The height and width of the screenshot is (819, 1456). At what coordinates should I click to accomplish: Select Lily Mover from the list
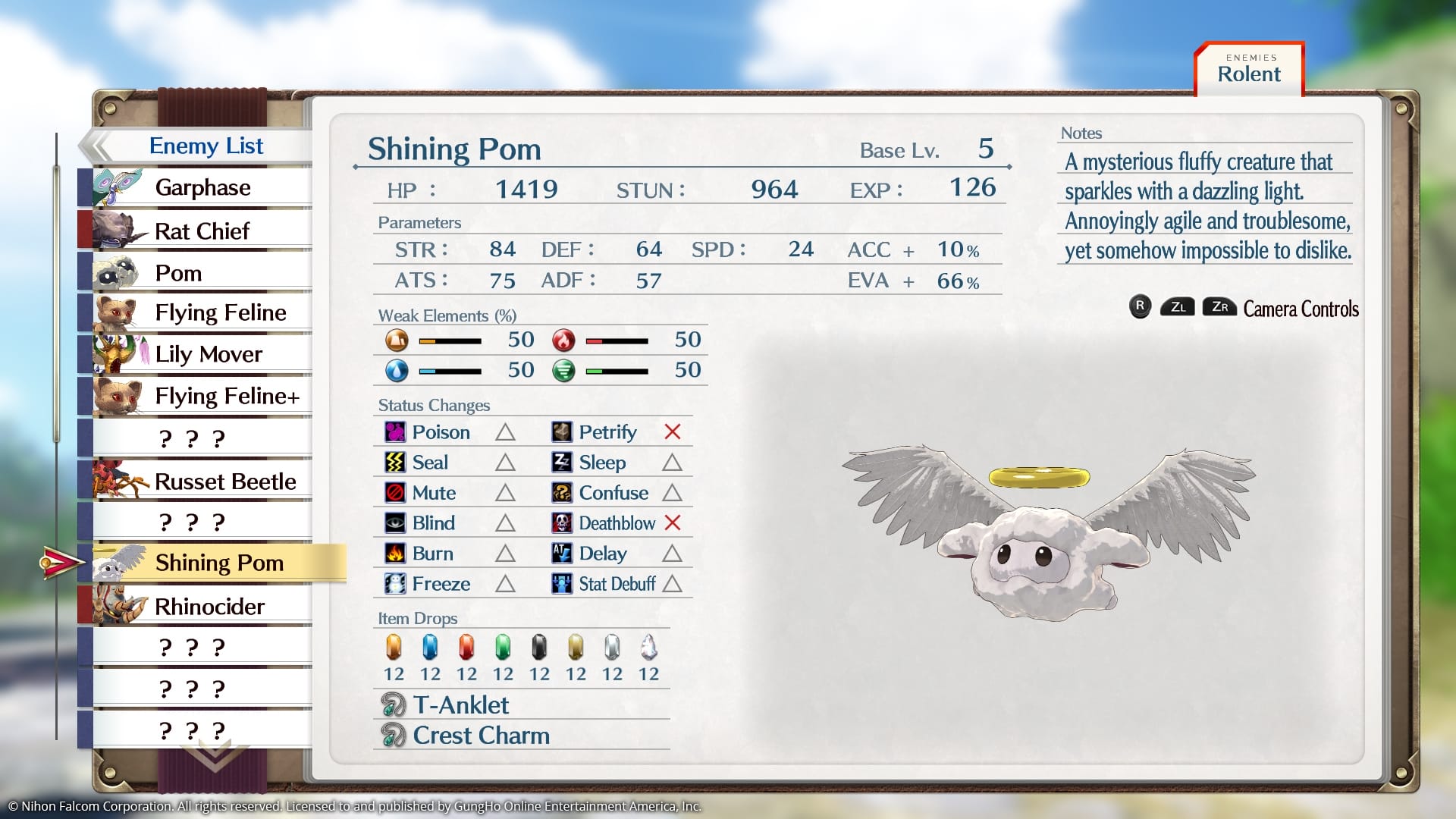click(209, 354)
